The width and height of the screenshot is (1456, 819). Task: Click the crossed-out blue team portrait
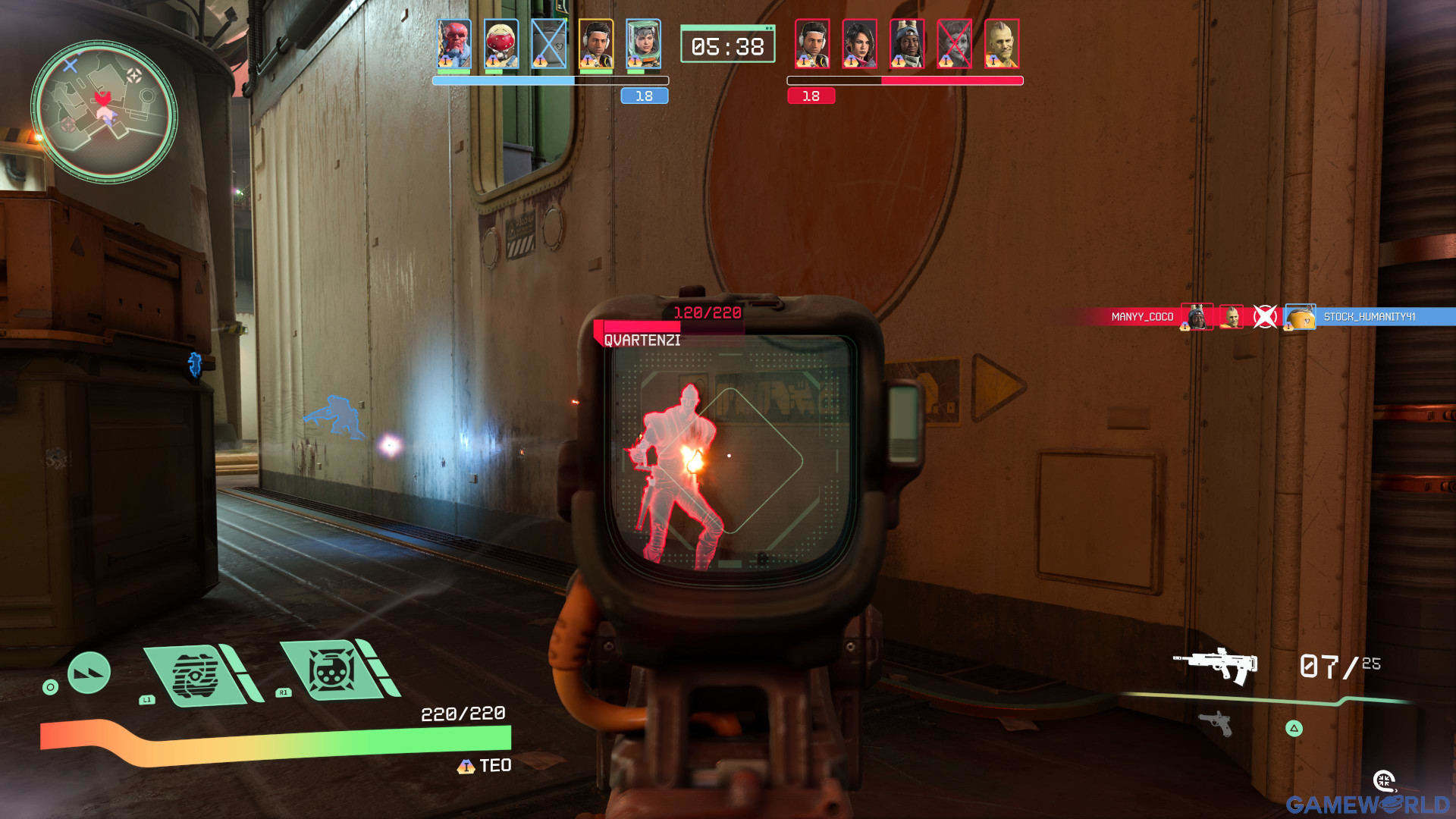pos(548,44)
